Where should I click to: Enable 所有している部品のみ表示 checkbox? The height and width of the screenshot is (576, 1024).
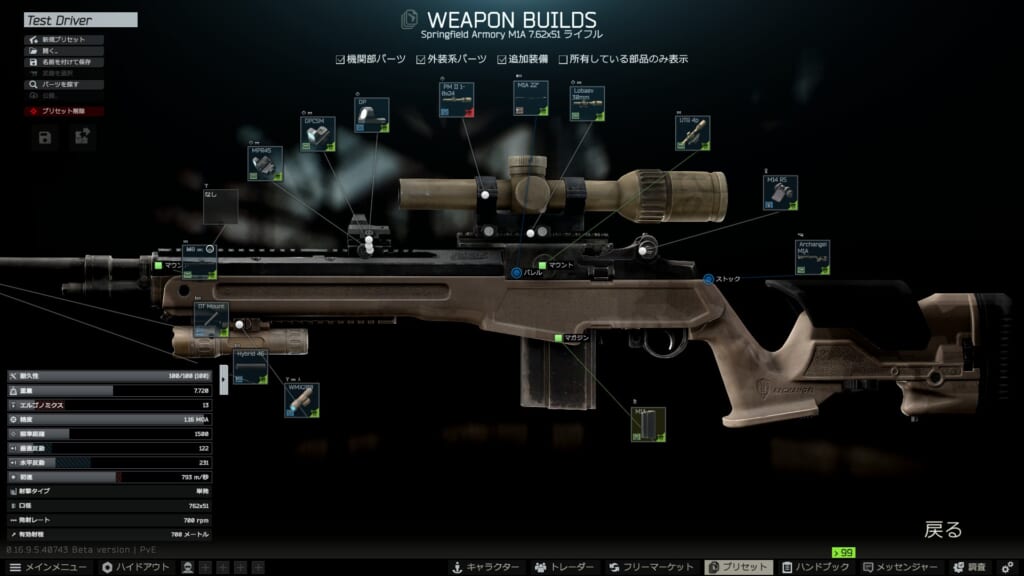(x=563, y=59)
